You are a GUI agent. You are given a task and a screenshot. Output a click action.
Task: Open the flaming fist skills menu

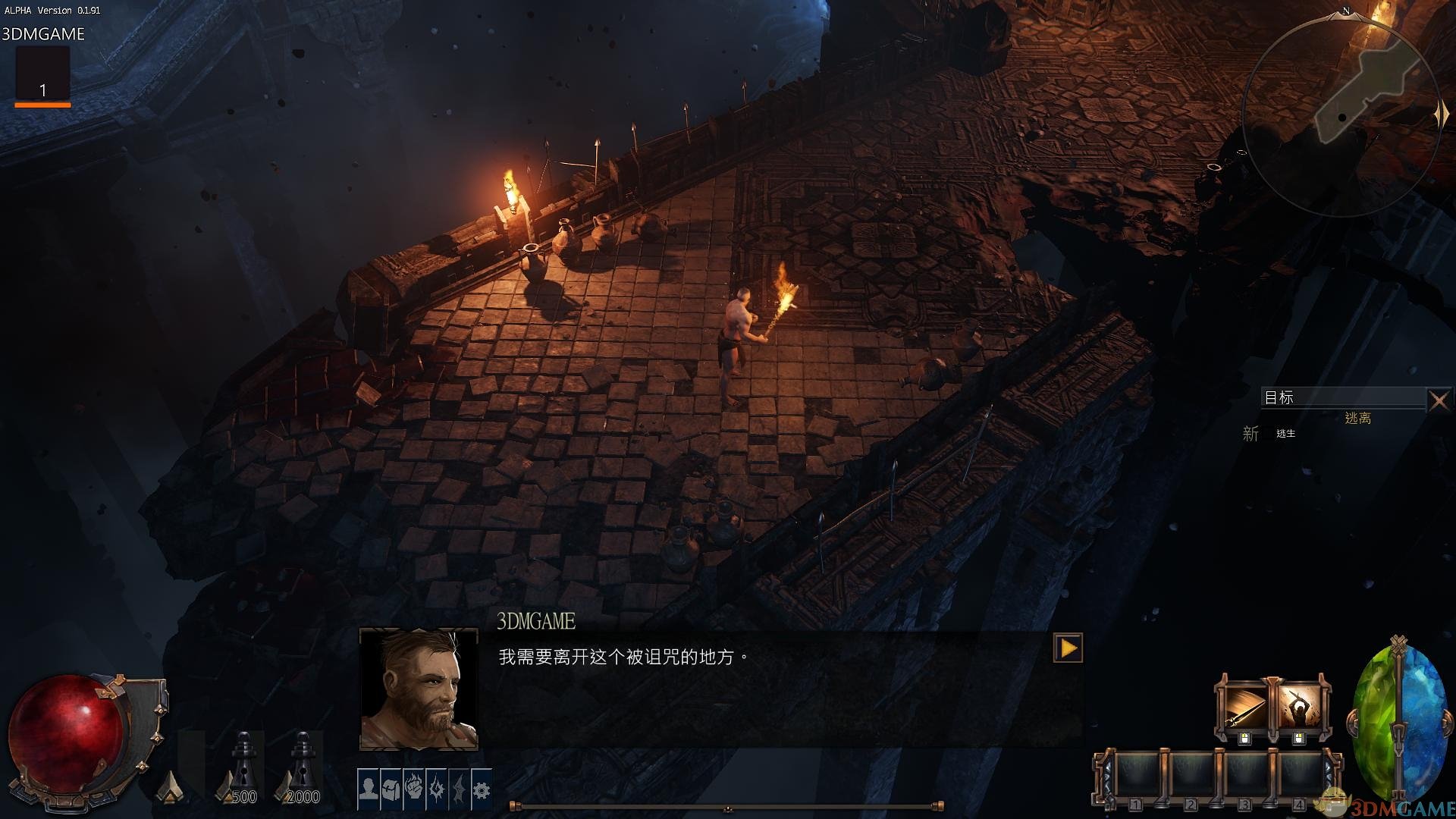point(414,789)
